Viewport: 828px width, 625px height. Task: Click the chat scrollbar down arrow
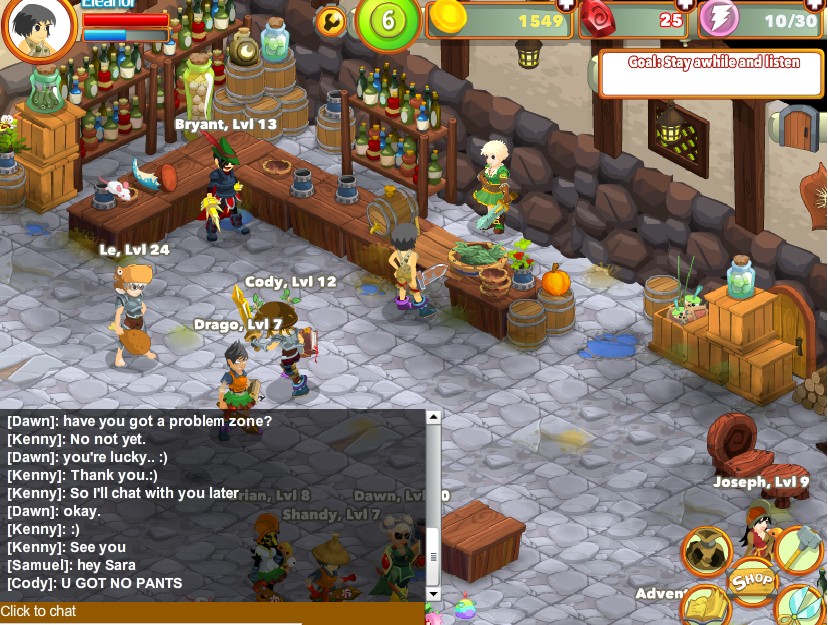(x=433, y=593)
